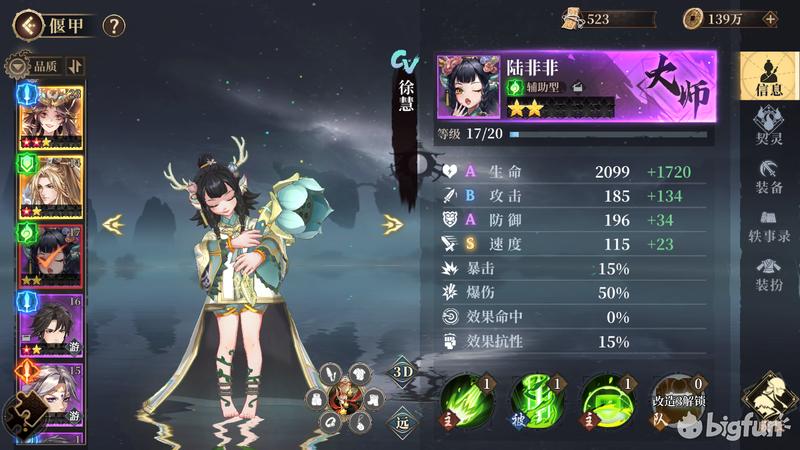Switch to the 契灵 tab

(769, 127)
